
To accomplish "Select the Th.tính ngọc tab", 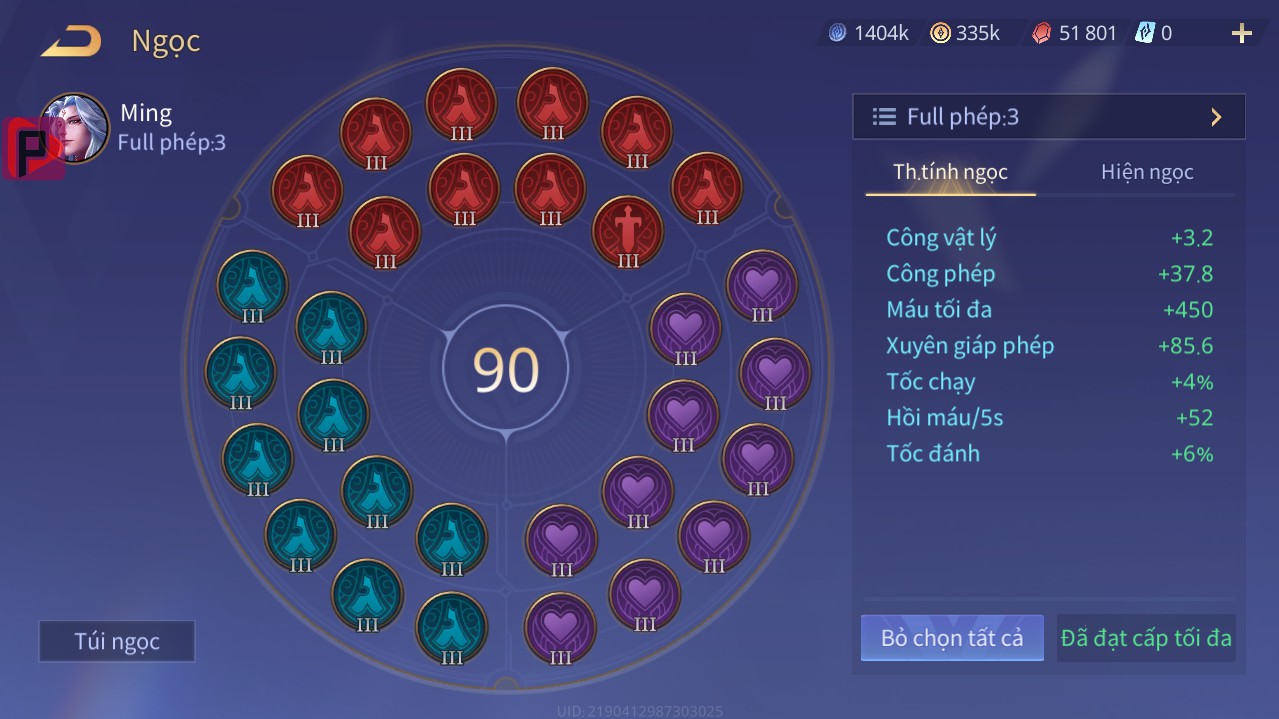I will pyautogui.click(x=950, y=172).
